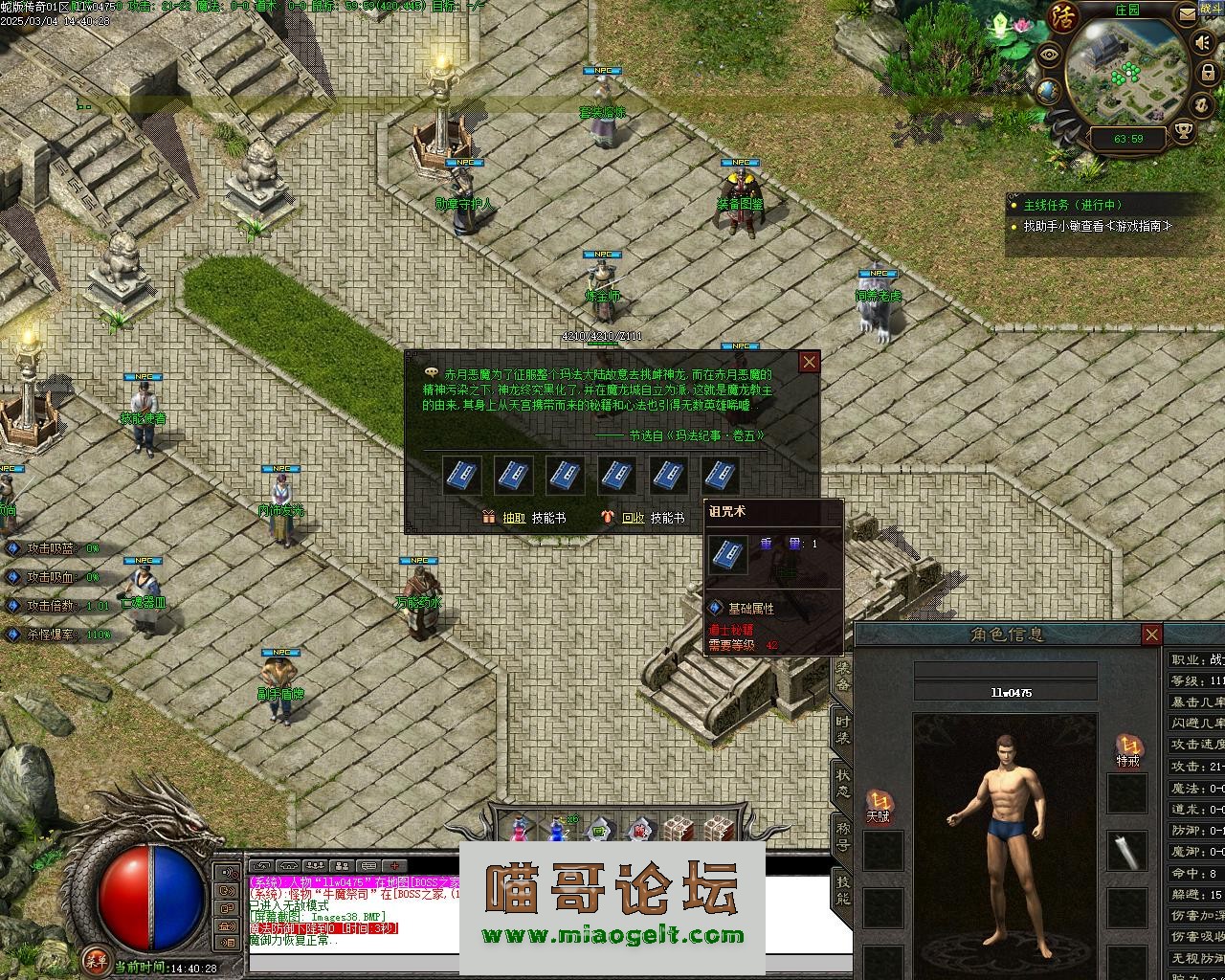Open the mail envelope icon
The width and height of the screenshot is (1225, 980).
pos(1186,14)
